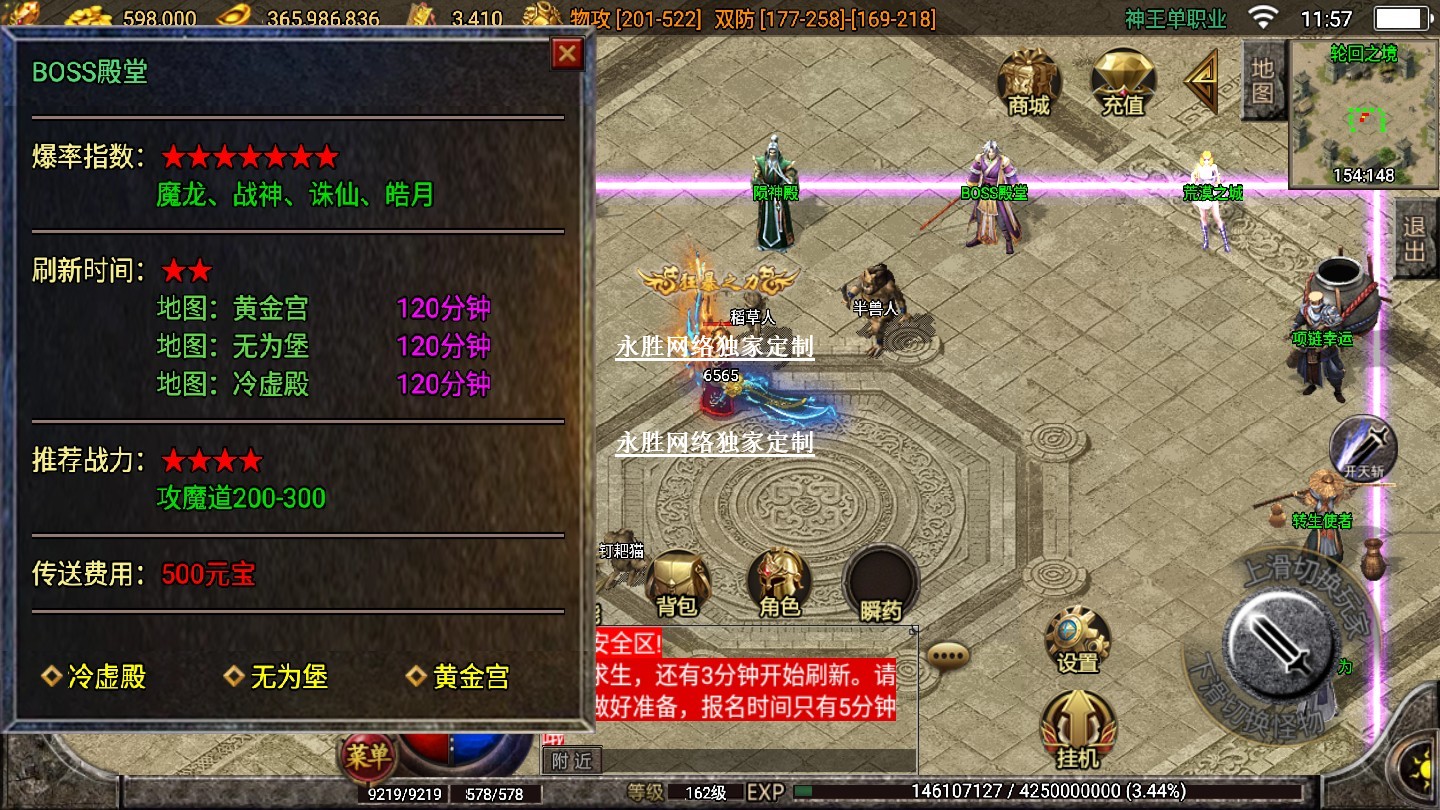Use the 瞬药 instant potion button

pos(880,584)
